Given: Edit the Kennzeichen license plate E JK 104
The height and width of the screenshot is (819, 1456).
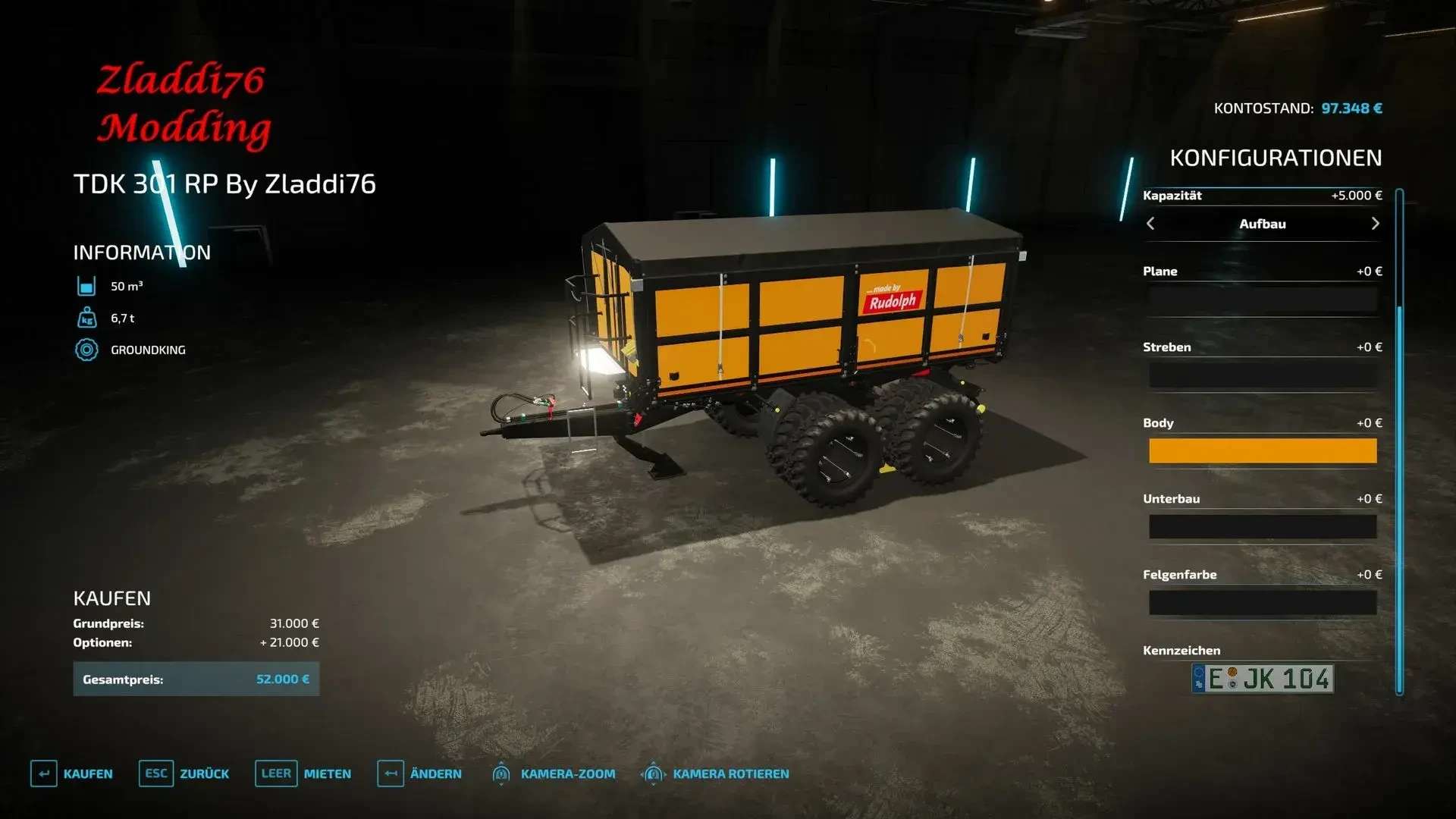Looking at the screenshot, I should pos(1263,679).
